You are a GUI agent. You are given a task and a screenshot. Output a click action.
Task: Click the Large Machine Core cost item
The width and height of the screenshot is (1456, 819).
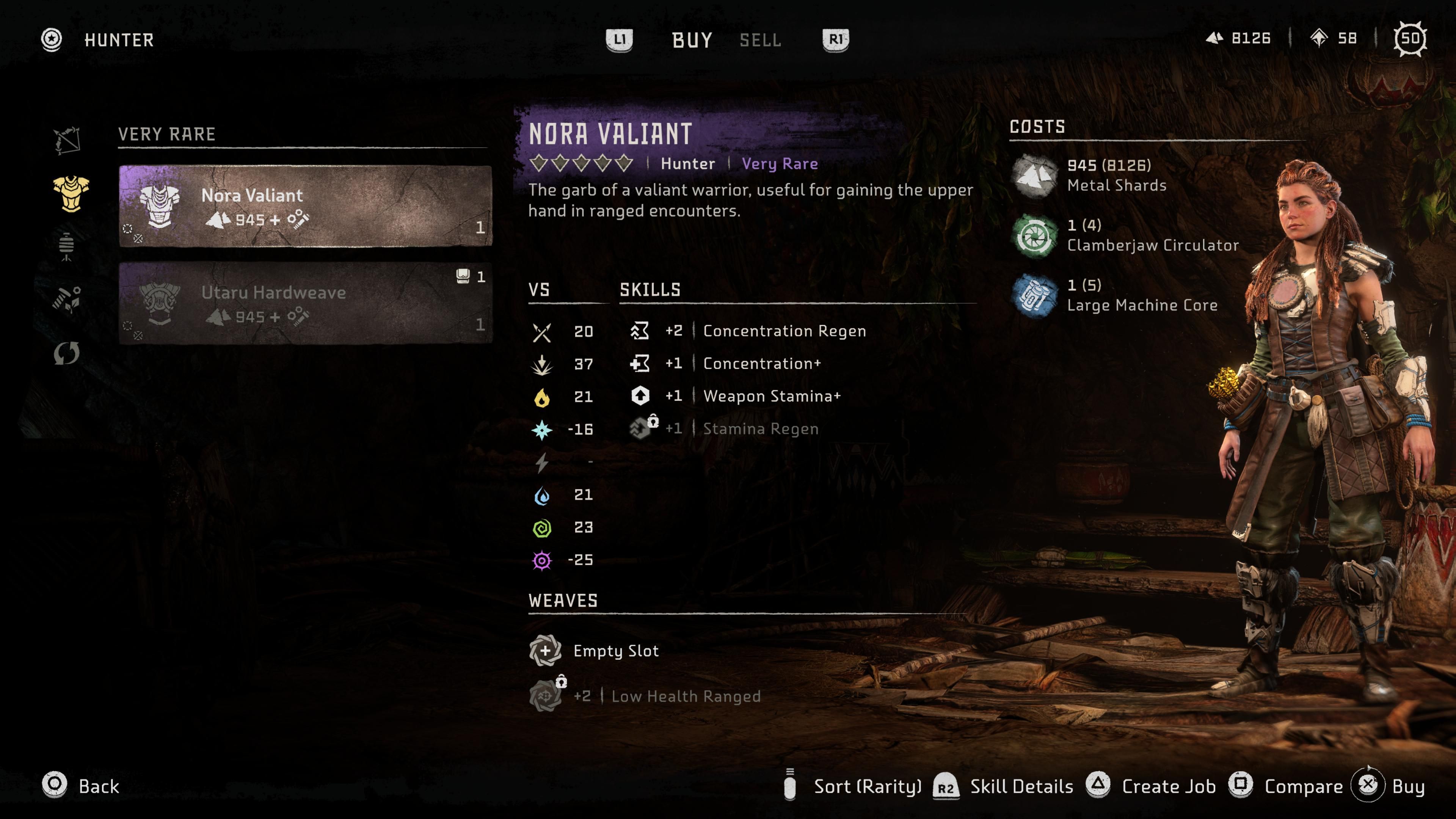pyautogui.click(x=1142, y=296)
